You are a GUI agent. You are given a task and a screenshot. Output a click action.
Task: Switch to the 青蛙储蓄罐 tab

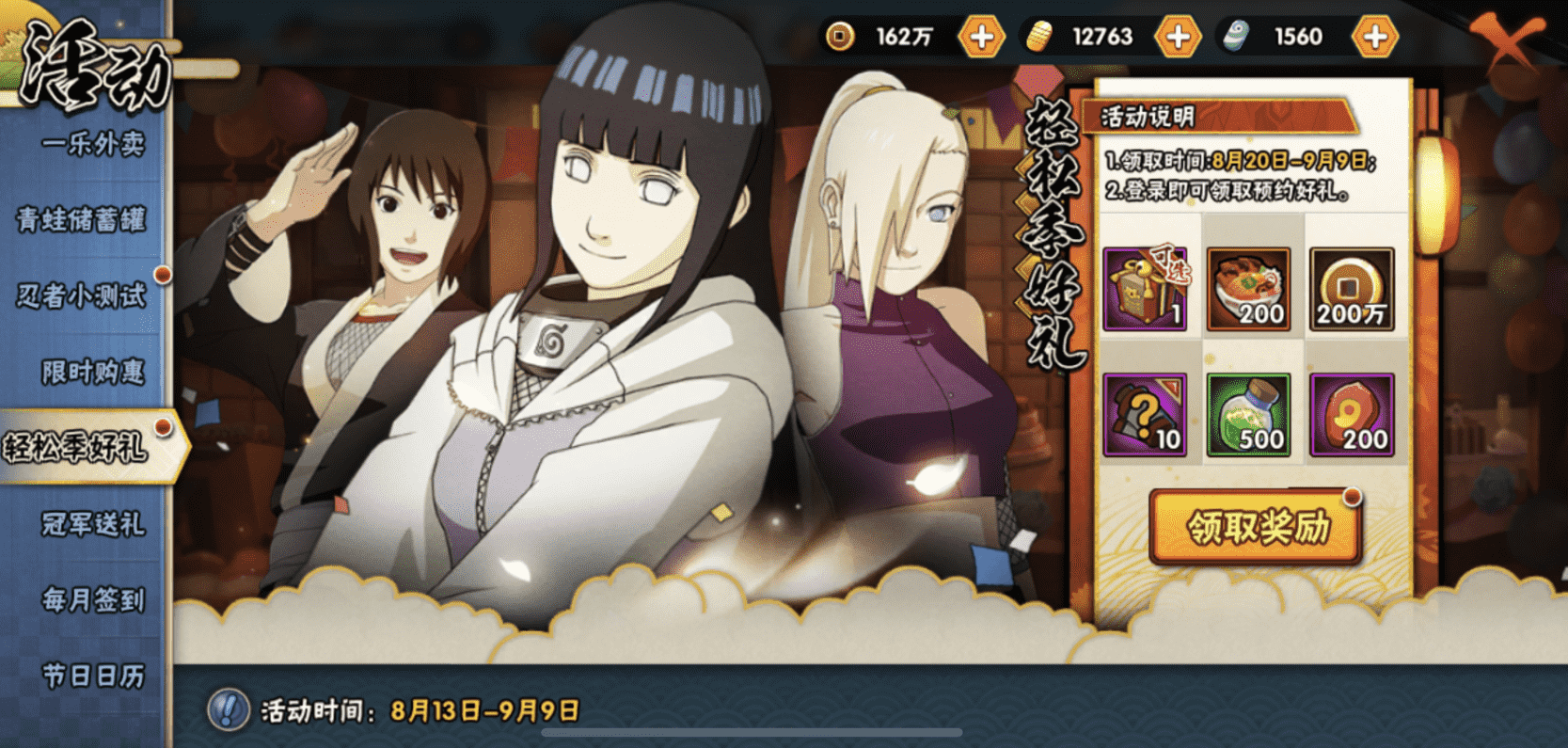pos(83,220)
